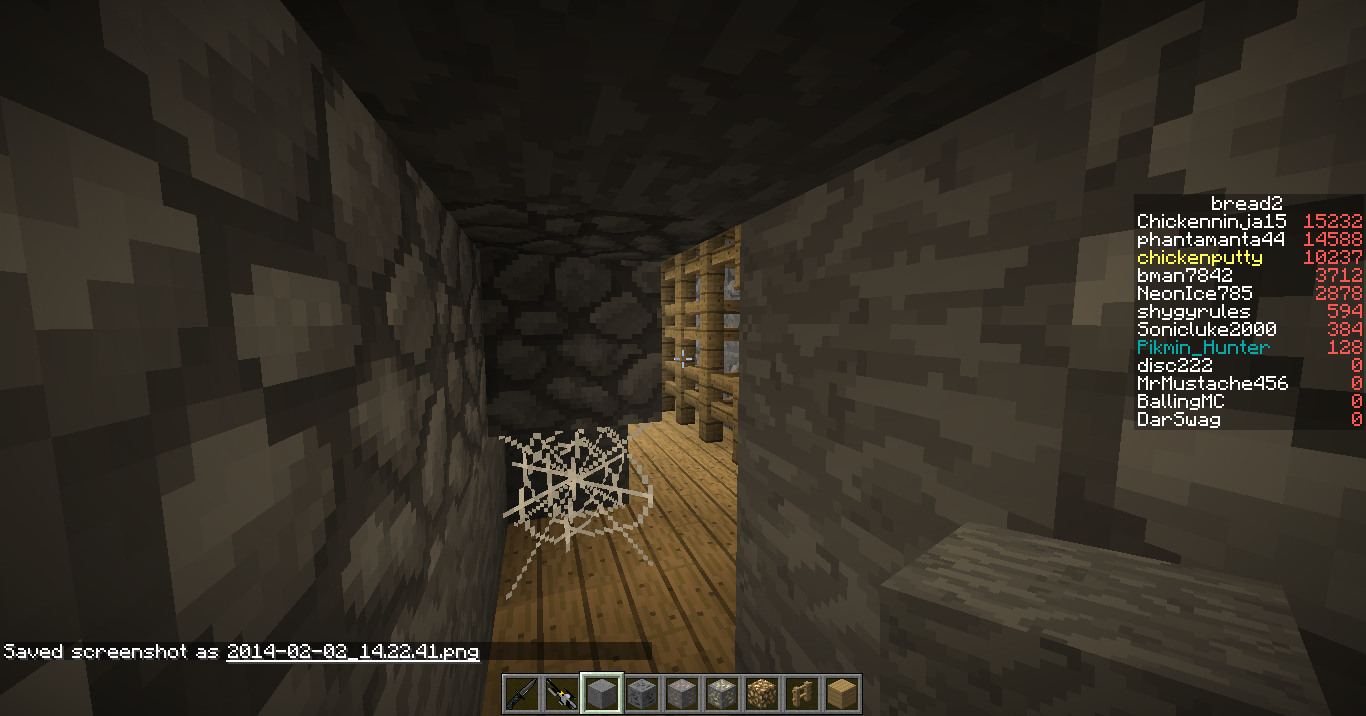Select the wooden fence hotbar slot
The image size is (1366, 716).
click(x=802, y=693)
